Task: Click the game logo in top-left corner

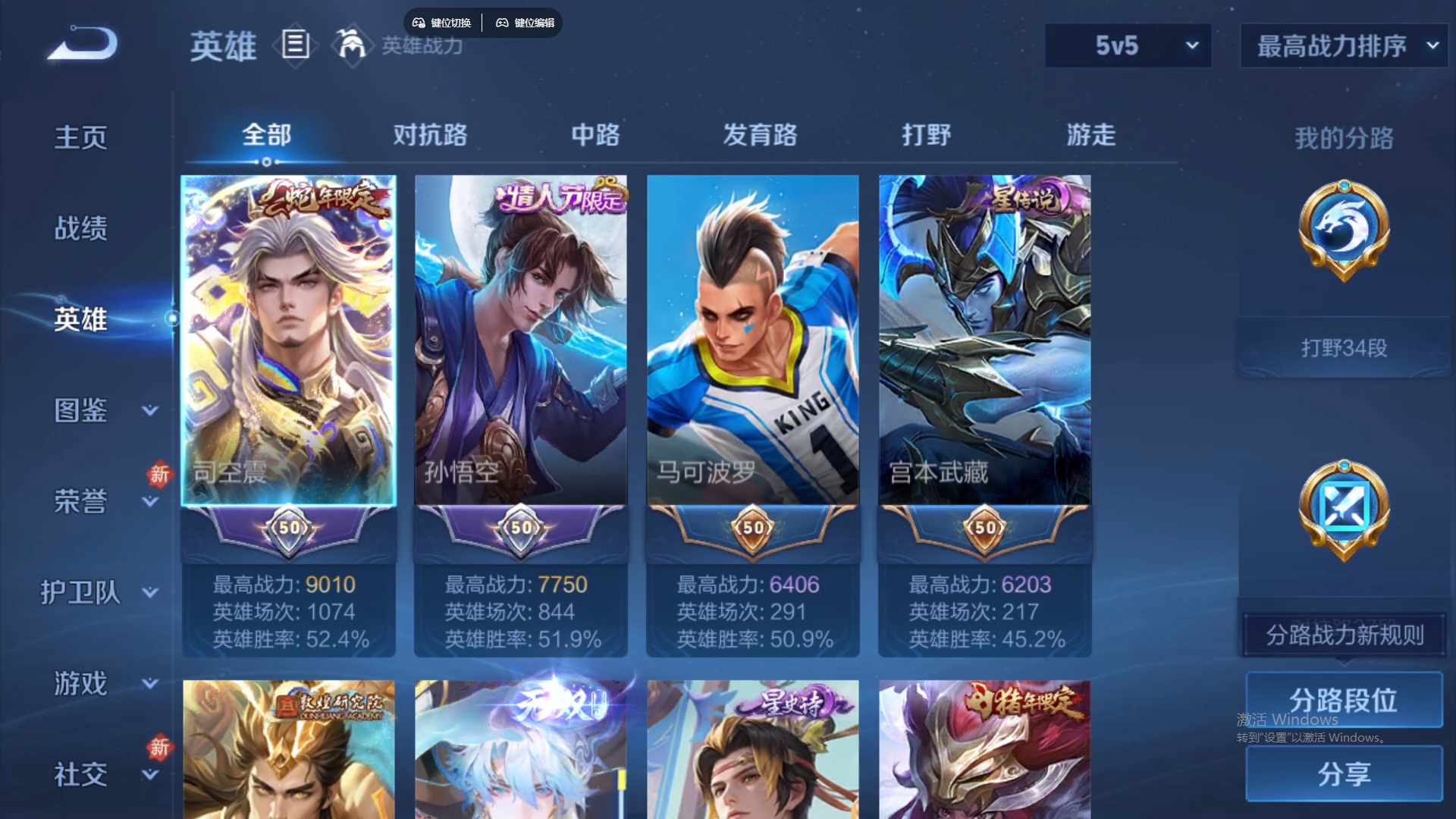Action: click(x=81, y=43)
